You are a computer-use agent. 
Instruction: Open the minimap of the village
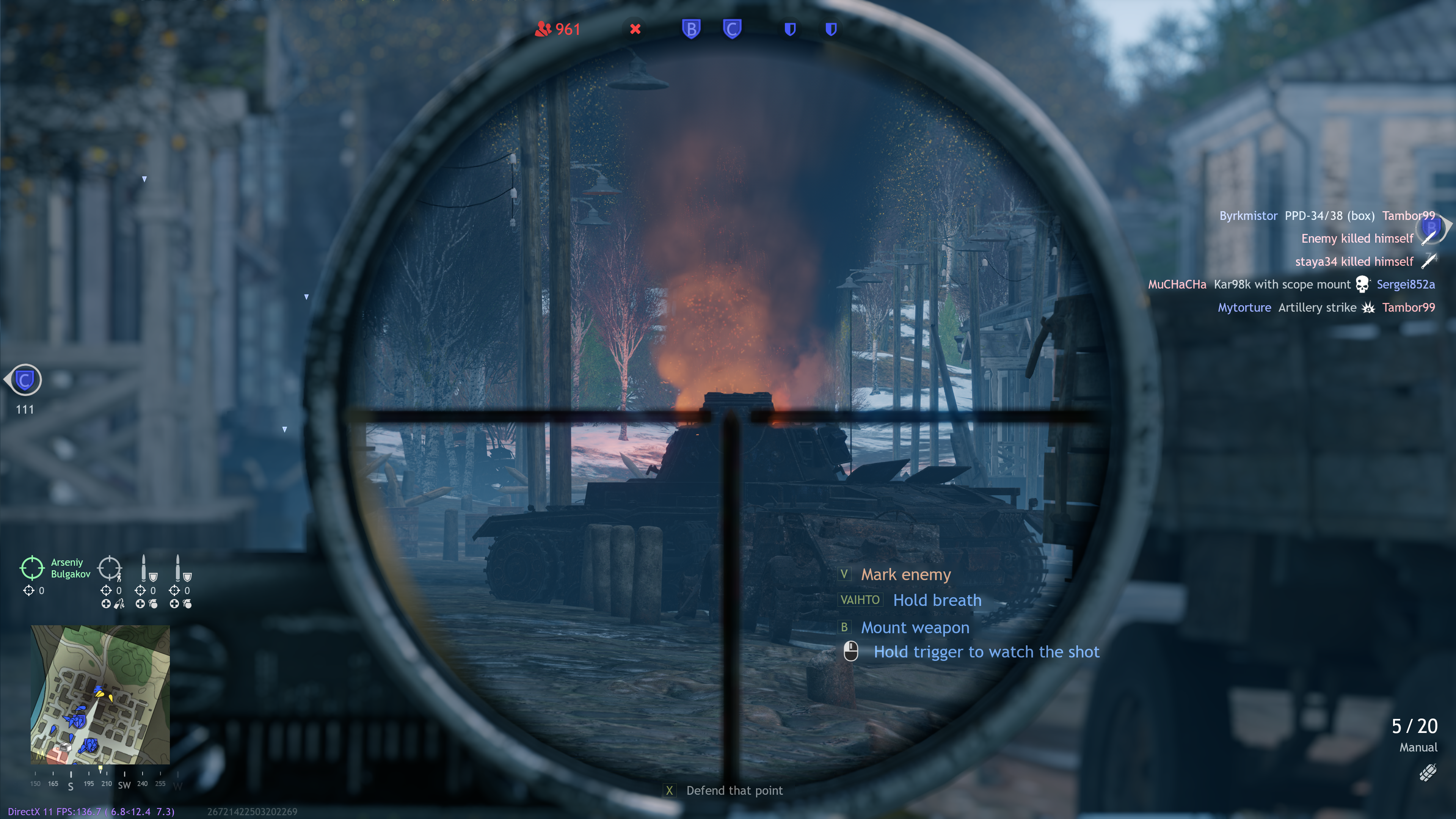pyautogui.click(x=100, y=694)
